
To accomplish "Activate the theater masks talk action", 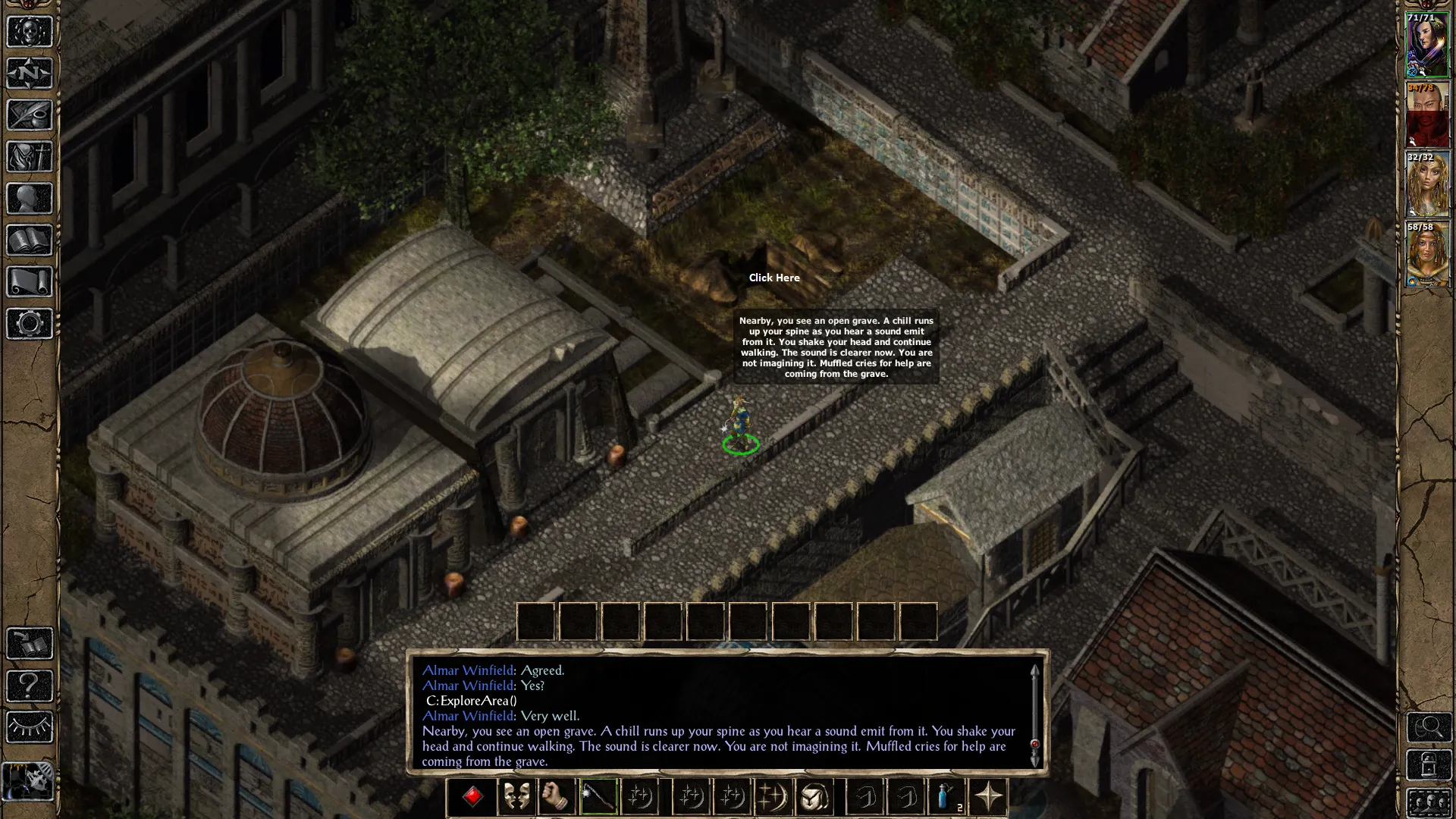I will [x=516, y=797].
